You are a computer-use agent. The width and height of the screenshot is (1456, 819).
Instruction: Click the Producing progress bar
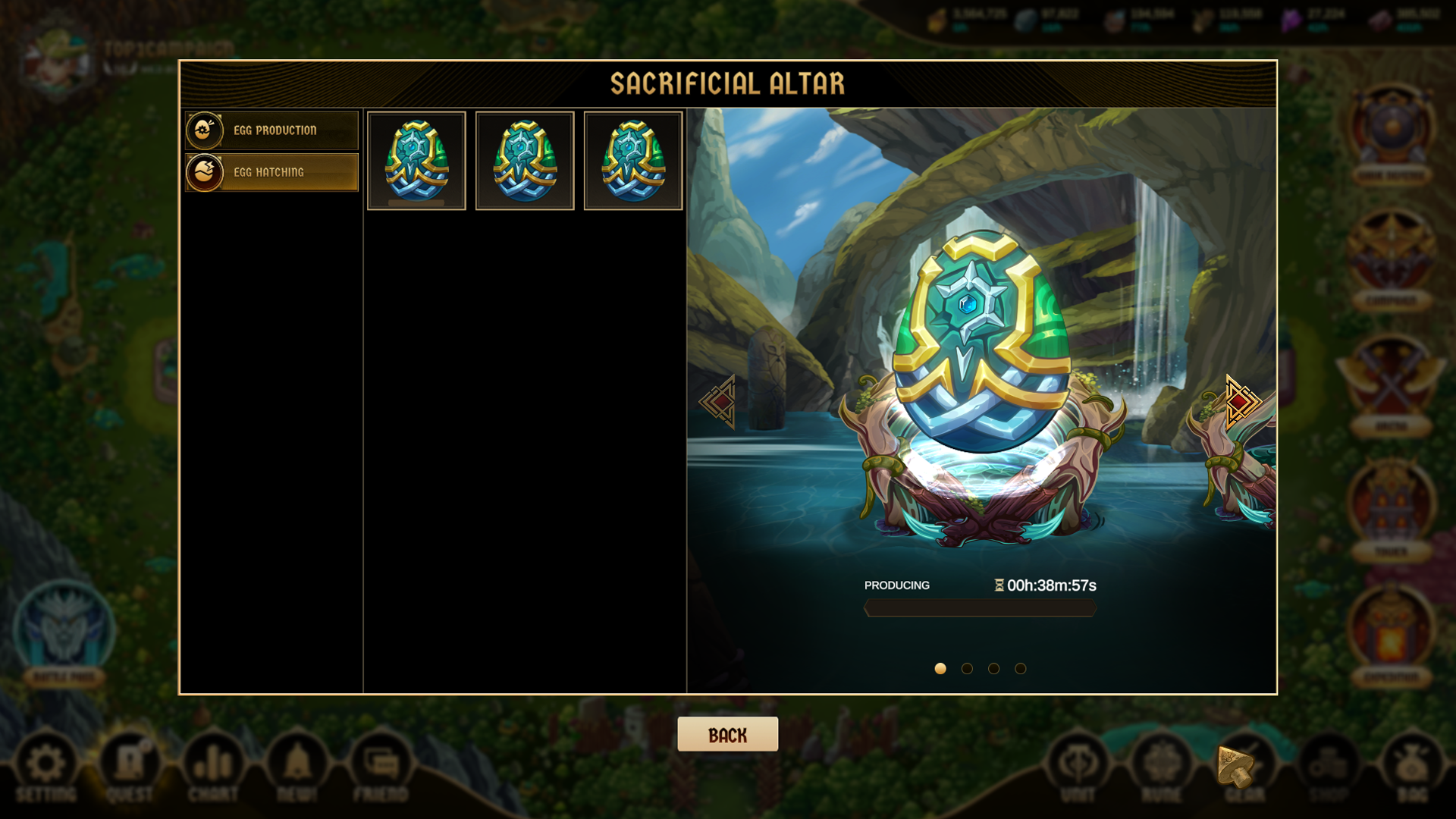pos(979,608)
